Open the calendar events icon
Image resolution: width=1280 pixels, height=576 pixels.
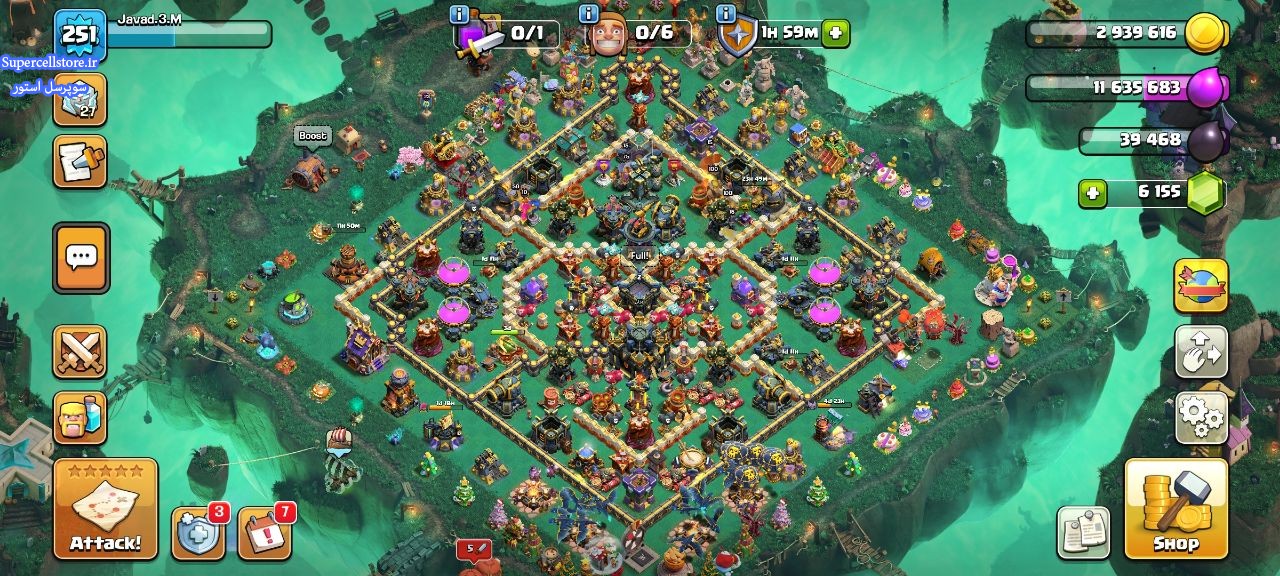point(265,532)
